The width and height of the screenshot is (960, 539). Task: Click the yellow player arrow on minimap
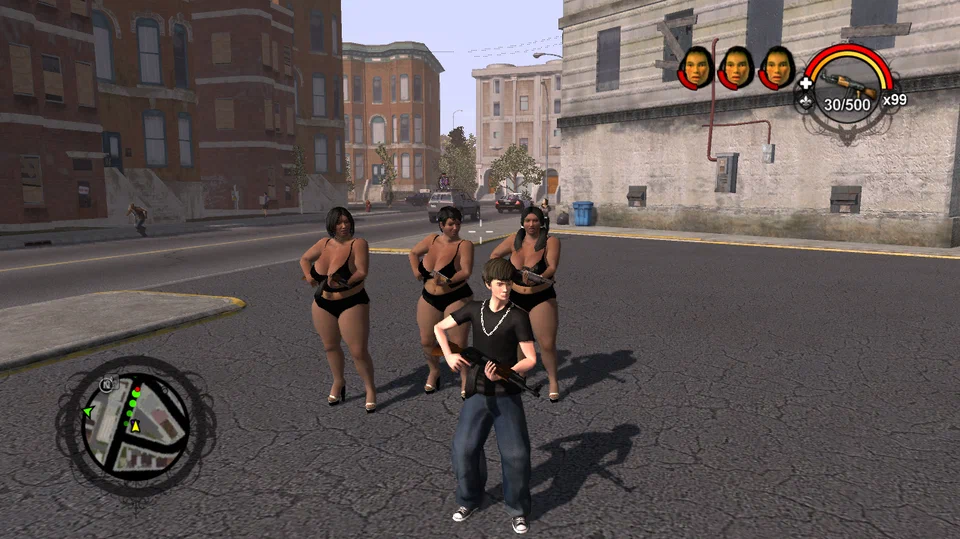pyautogui.click(x=136, y=427)
